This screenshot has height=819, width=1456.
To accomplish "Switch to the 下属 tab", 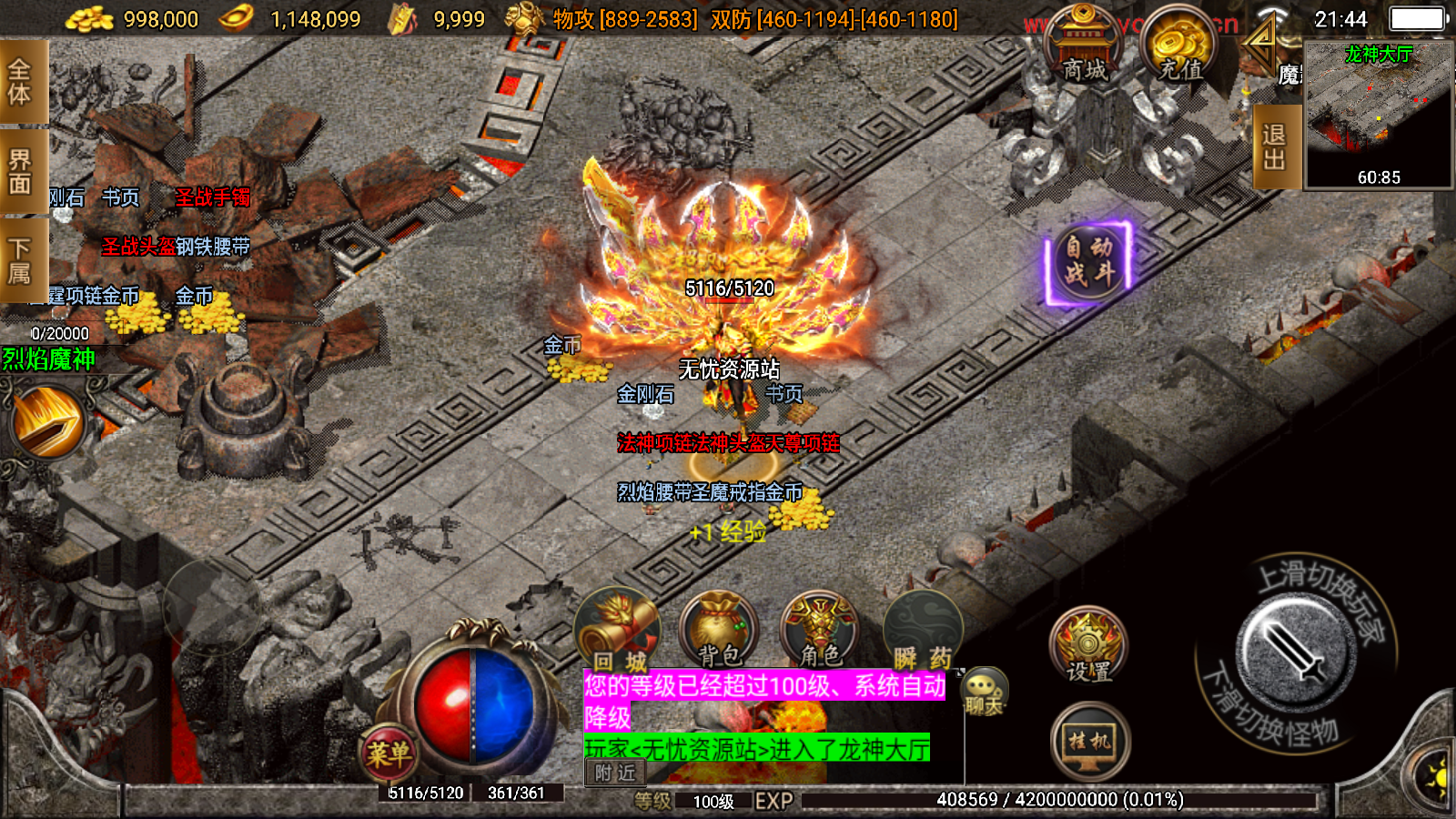I will (20, 260).
